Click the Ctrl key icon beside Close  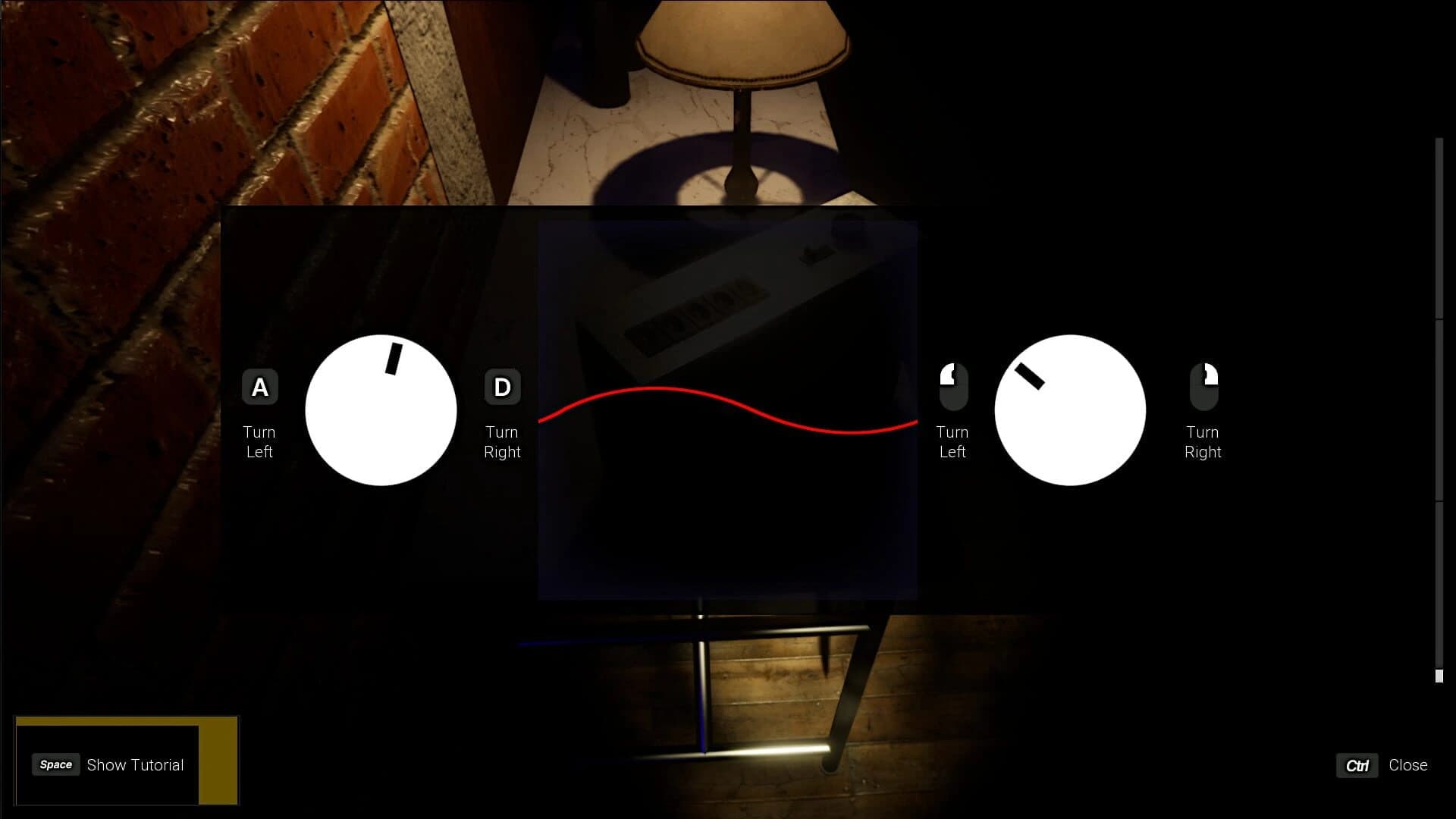click(x=1357, y=766)
